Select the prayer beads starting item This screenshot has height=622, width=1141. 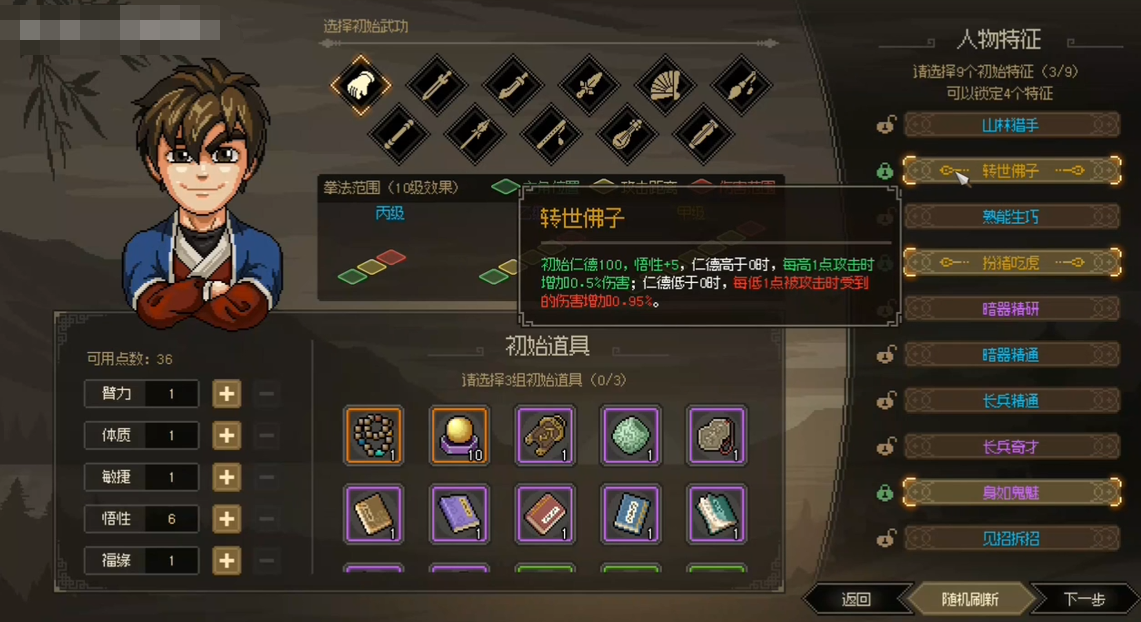tap(373, 435)
